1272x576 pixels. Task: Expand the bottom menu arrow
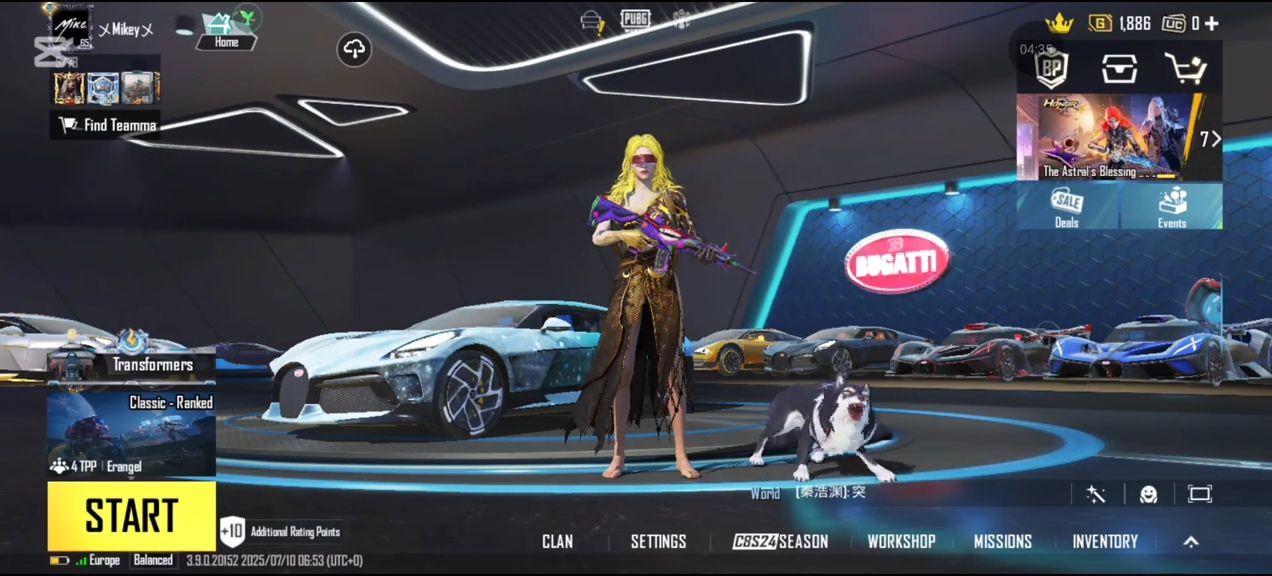[x=1191, y=542]
